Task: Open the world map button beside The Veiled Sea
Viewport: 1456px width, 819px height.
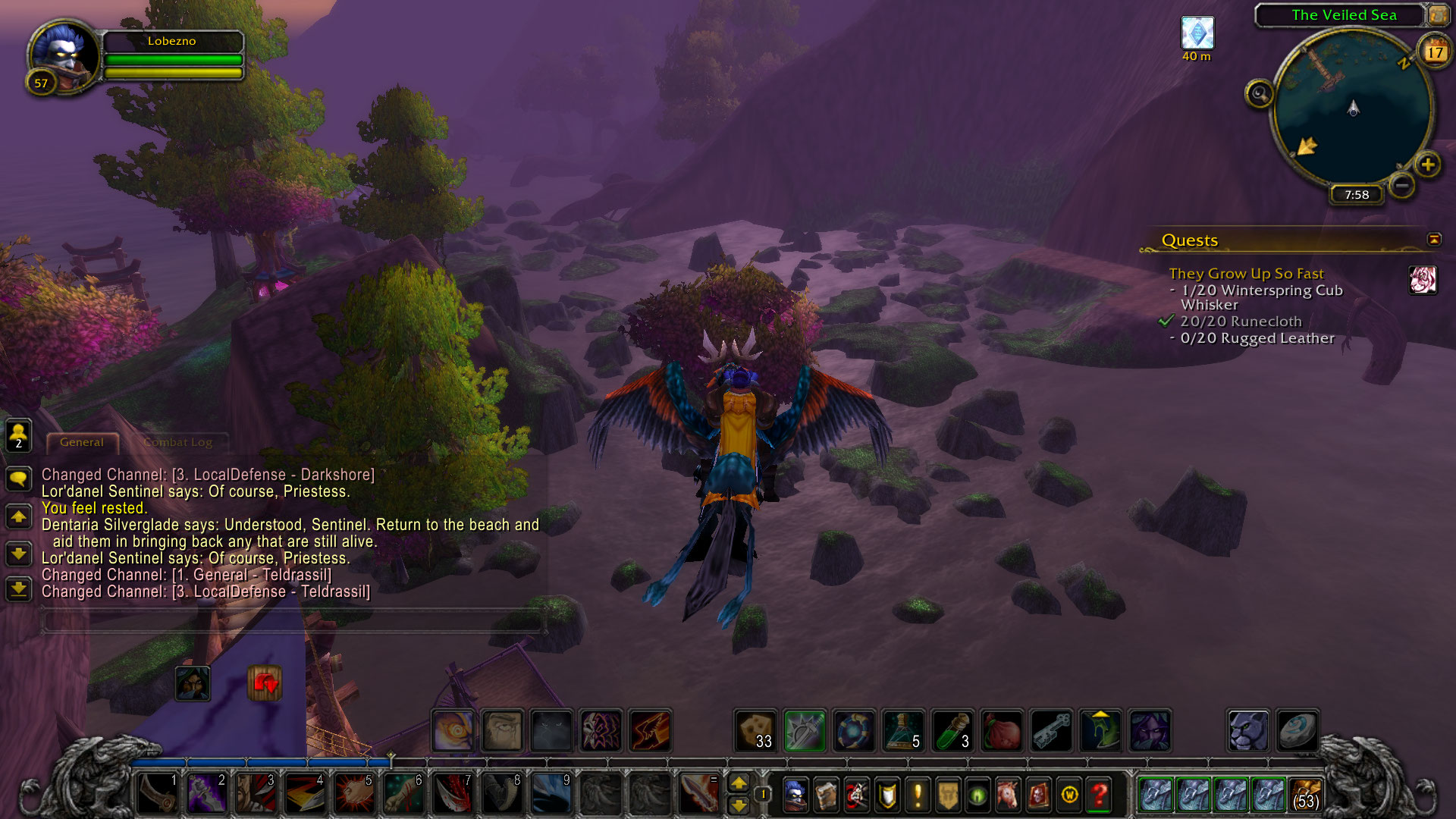Action: pos(1438,14)
